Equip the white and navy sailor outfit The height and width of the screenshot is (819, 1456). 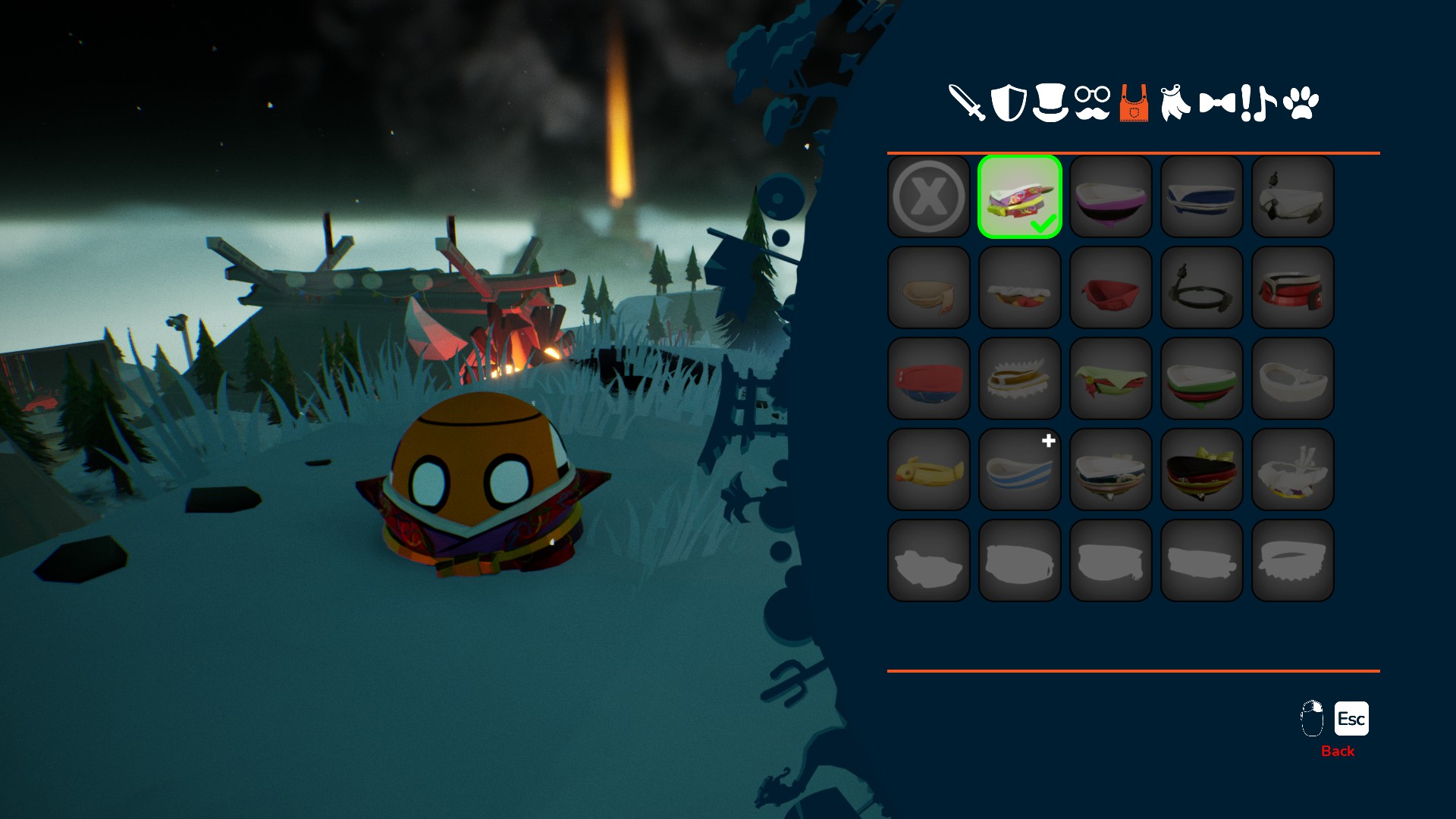pyautogui.click(x=1202, y=197)
